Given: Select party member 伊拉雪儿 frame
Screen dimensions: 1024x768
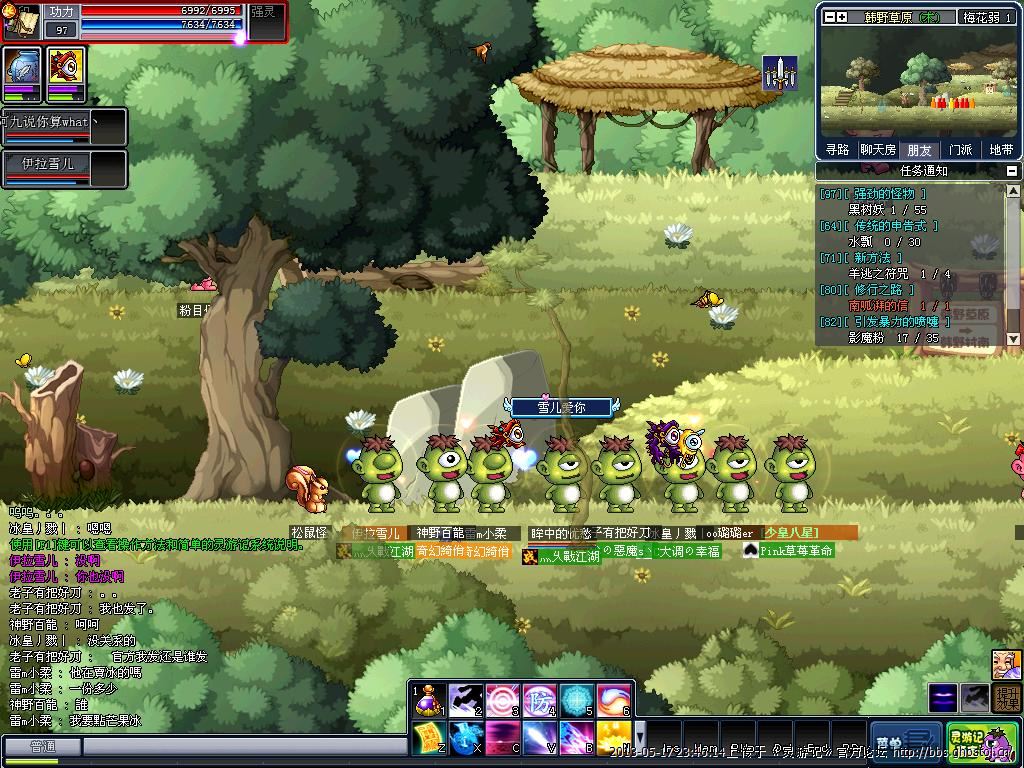Looking at the screenshot, I should [63, 167].
